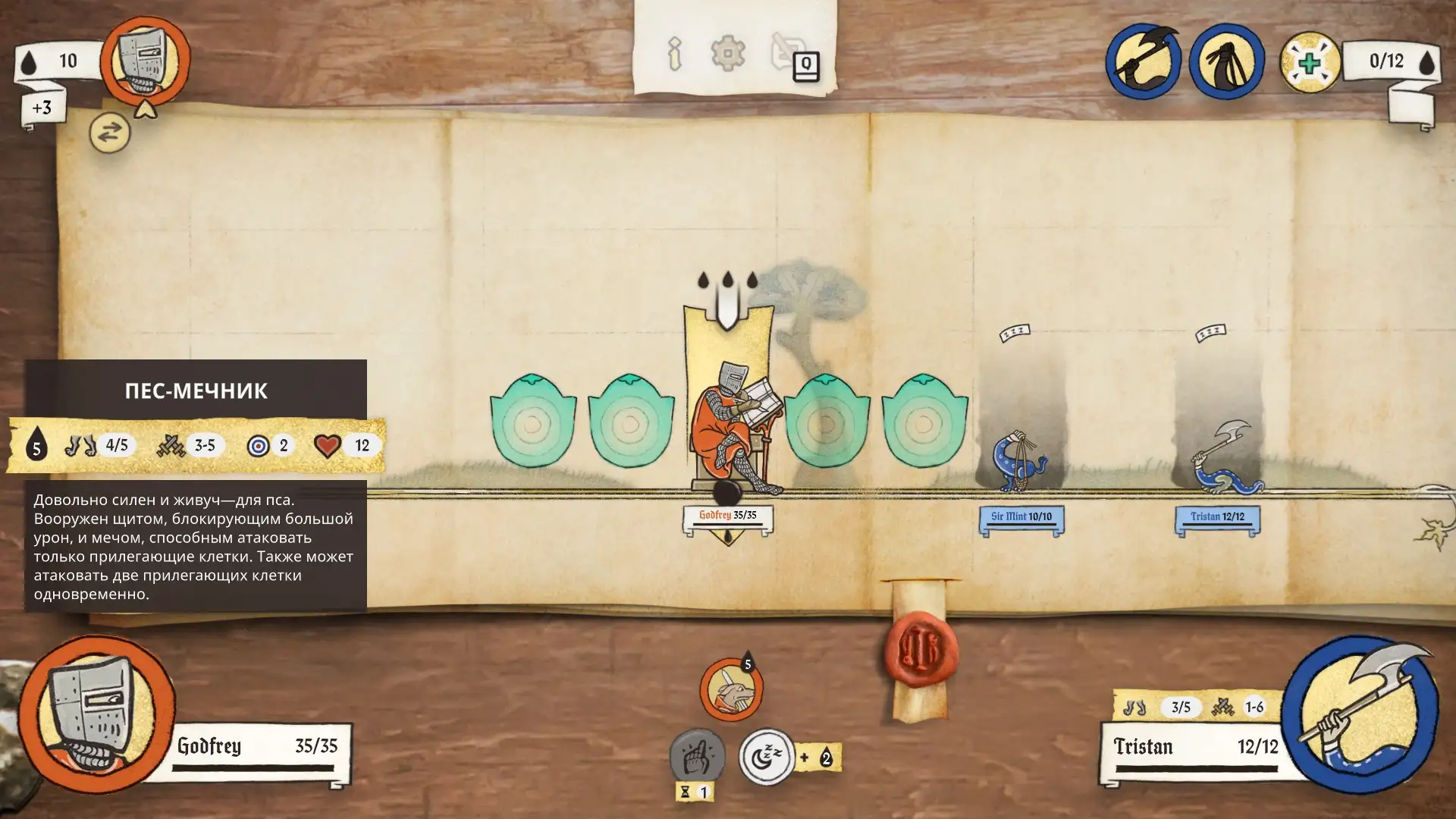Click Tristan's axe portrait
Image resolution: width=1456 pixels, height=819 pixels.
point(1363,714)
